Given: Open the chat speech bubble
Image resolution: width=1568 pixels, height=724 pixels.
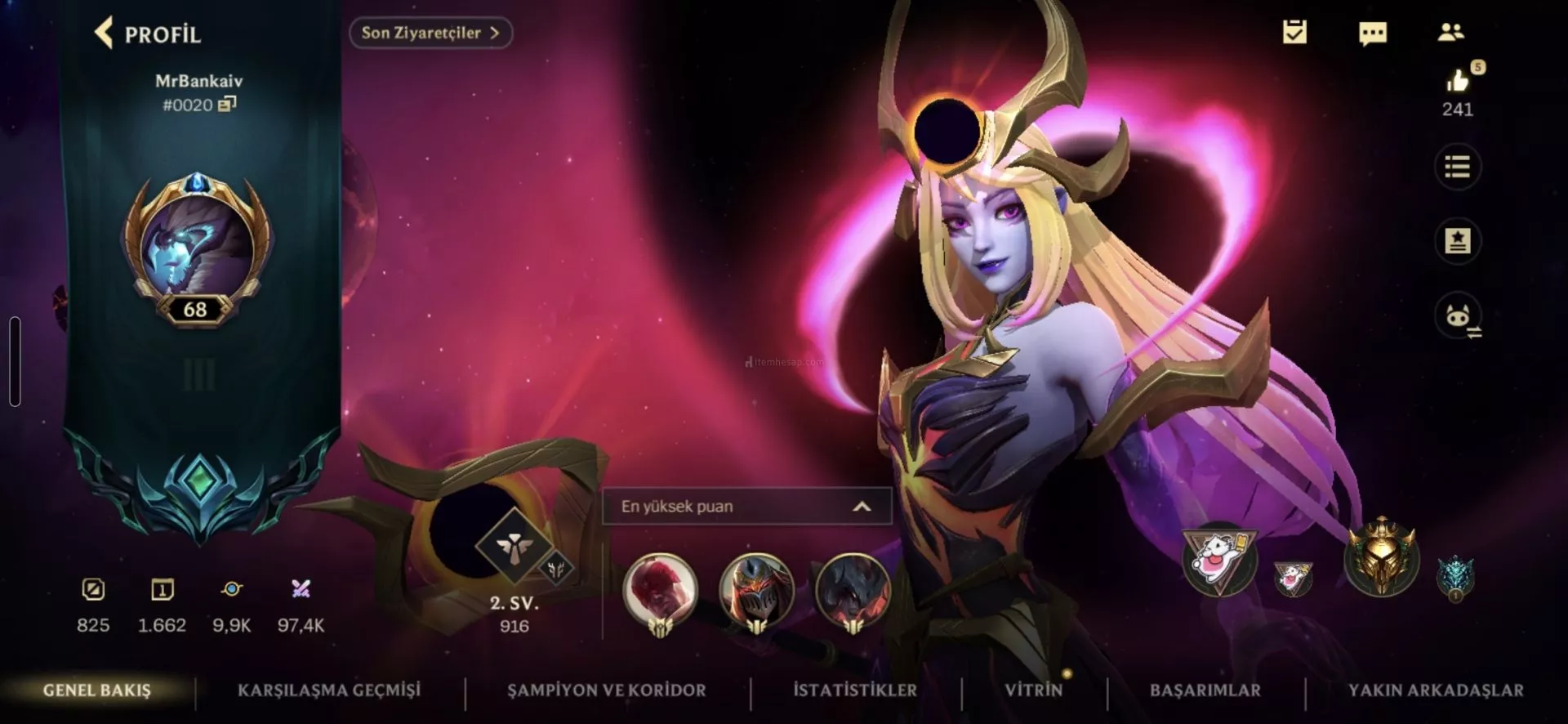Looking at the screenshot, I should coord(1373,33).
